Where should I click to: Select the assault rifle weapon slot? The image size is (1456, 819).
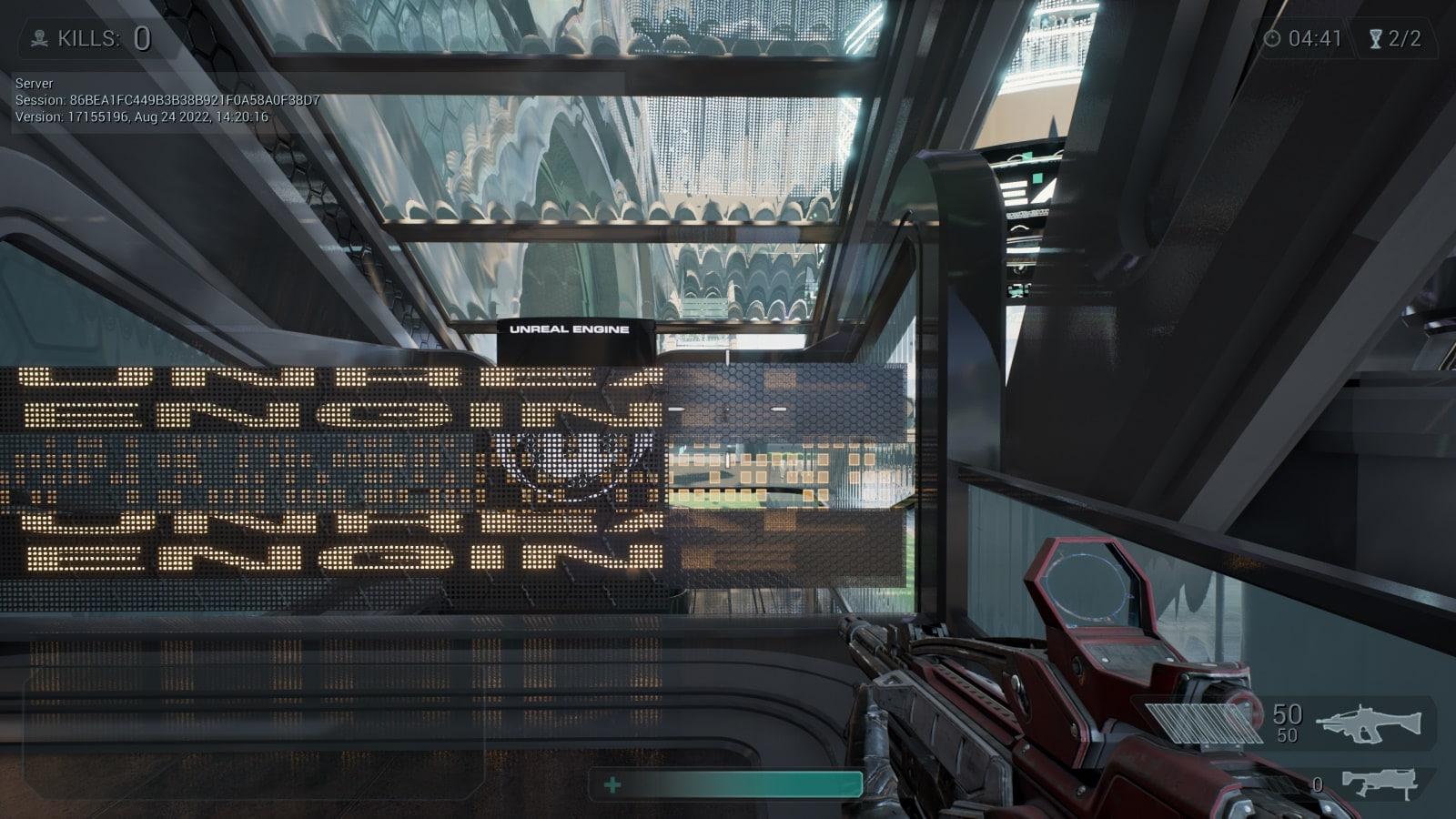1368,723
